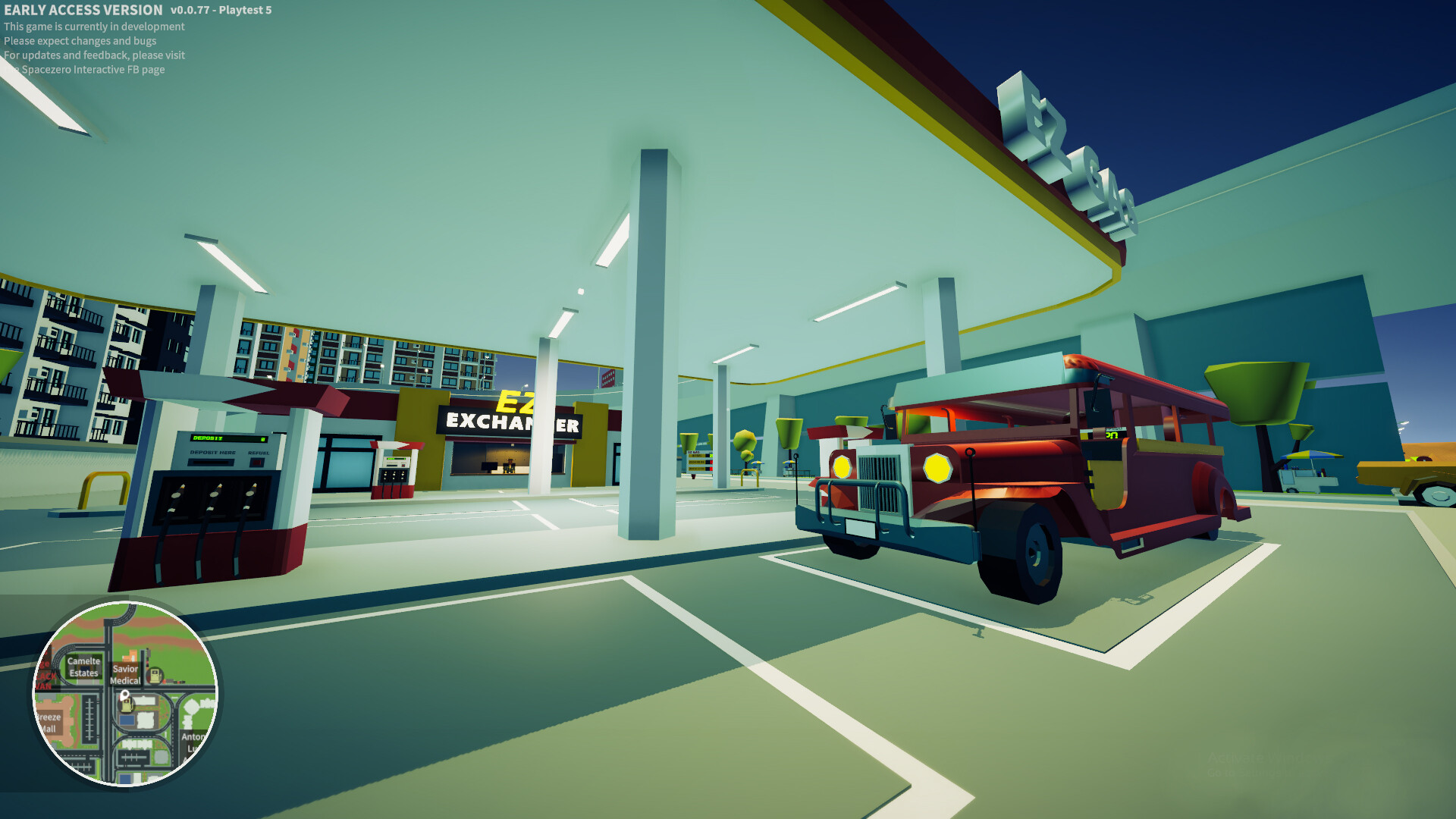
Task: Click the Spacezero Interactive FB page text
Action: pos(87,70)
